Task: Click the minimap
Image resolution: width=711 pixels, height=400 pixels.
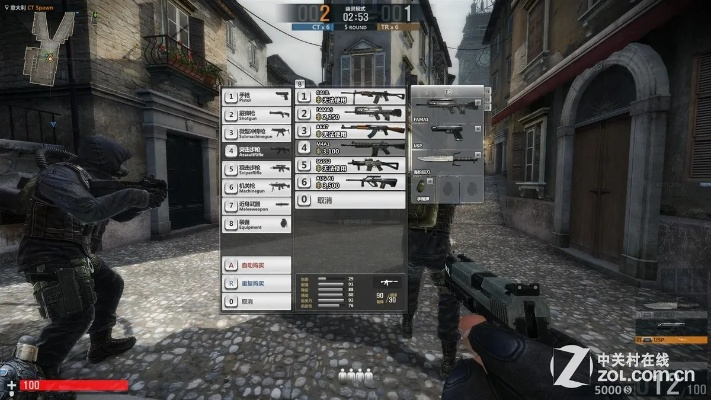Action: coord(42,48)
